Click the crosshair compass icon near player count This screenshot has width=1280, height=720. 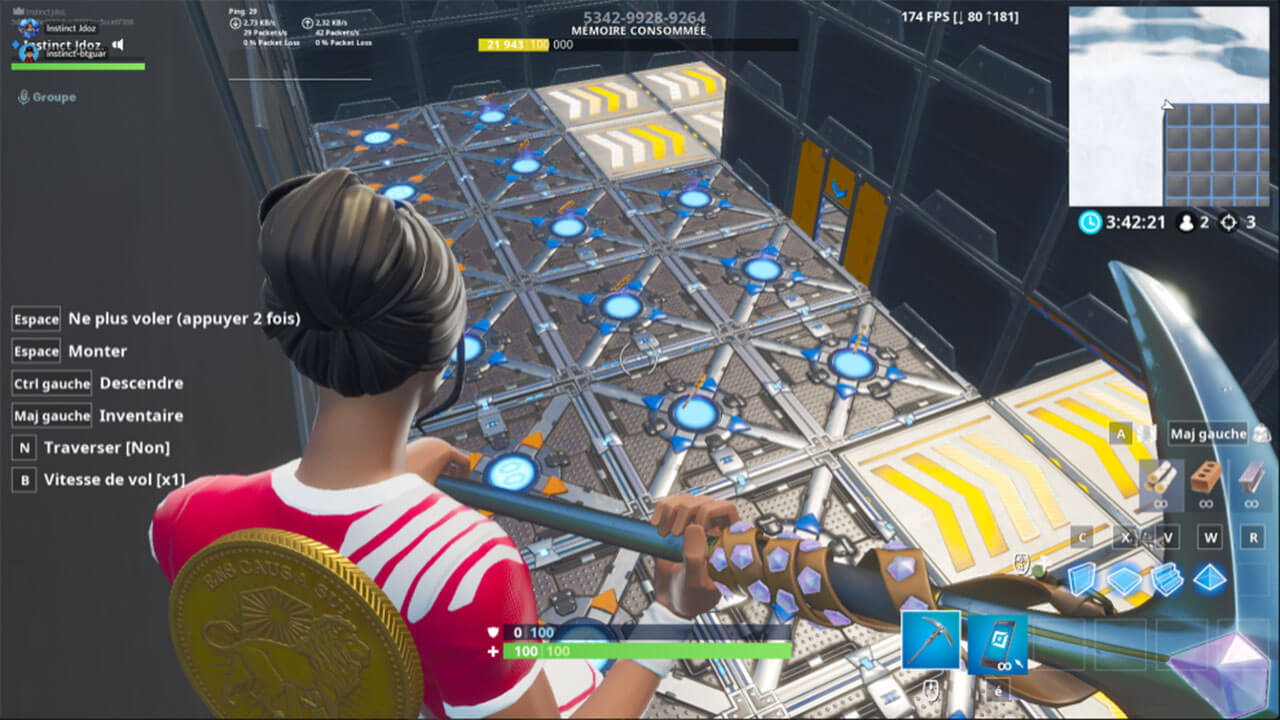coord(1227,224)
